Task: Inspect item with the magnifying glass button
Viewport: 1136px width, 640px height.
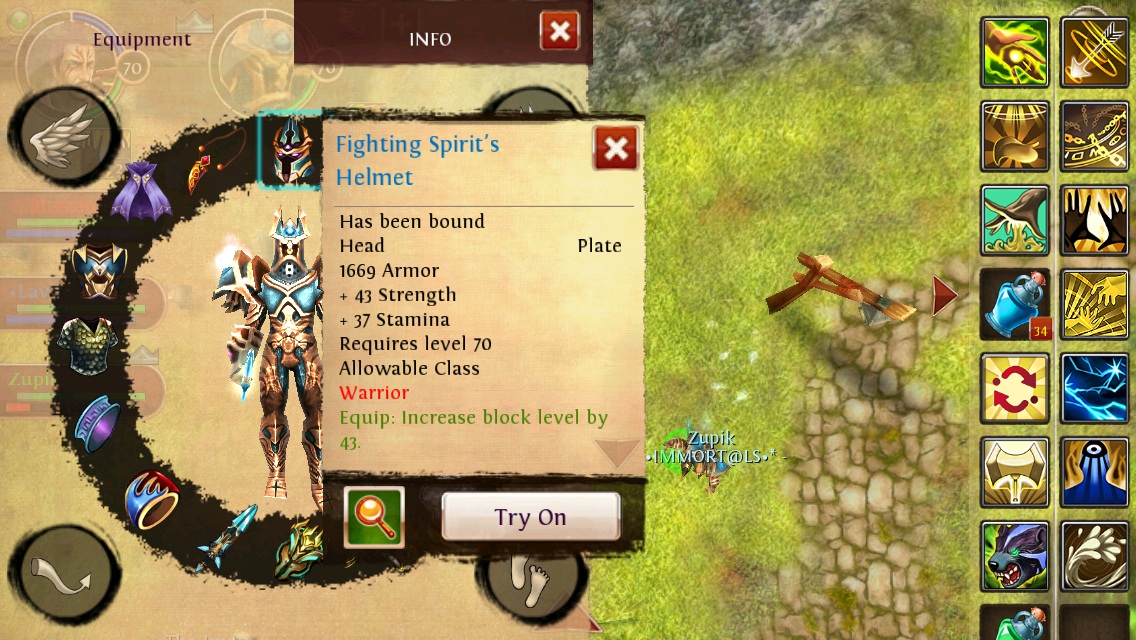Action: (x=374, y=517)
